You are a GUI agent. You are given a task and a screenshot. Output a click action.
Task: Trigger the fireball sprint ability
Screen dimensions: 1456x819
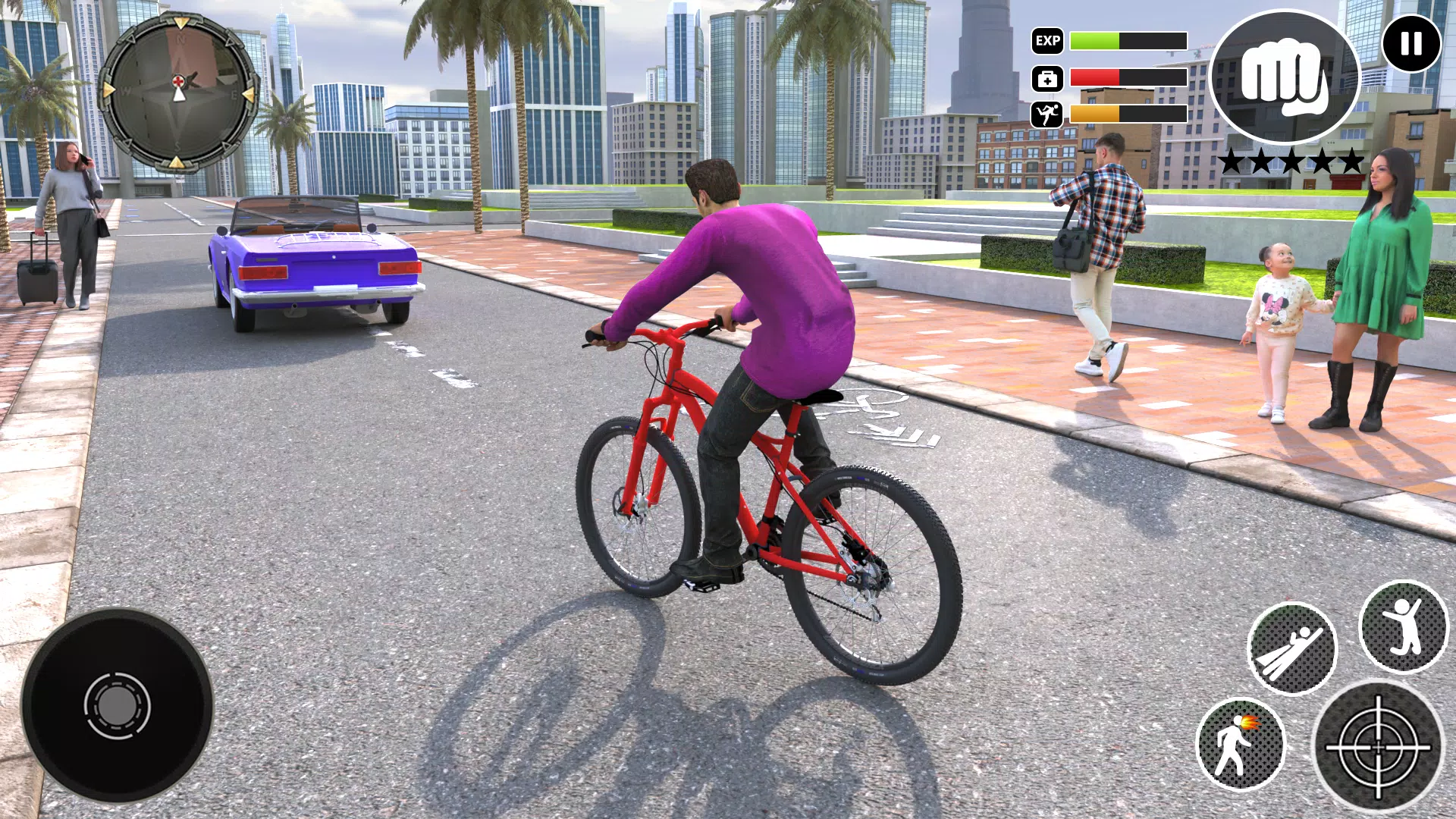(x=1241, y=744)
